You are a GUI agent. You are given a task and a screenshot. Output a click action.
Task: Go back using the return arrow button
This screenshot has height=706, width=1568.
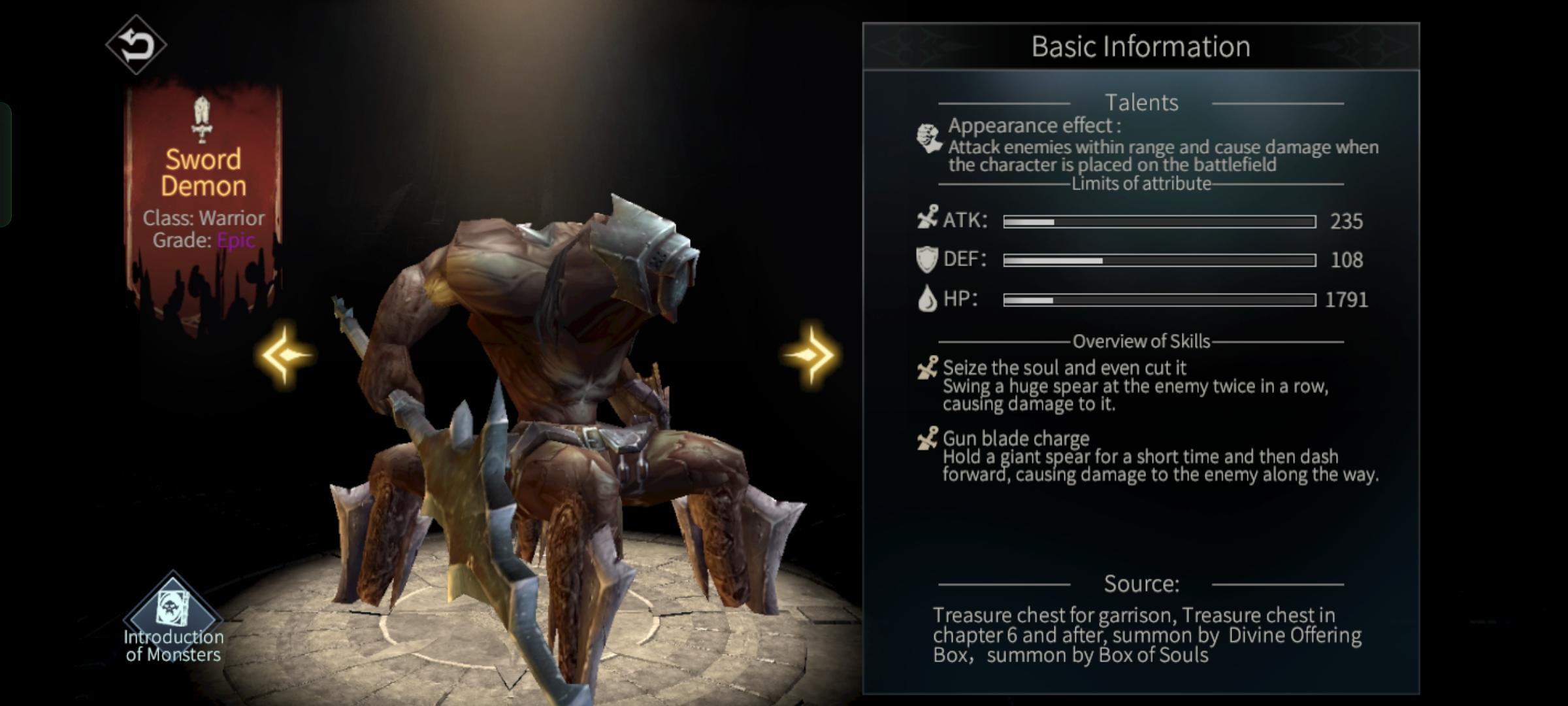coord(136,44)
